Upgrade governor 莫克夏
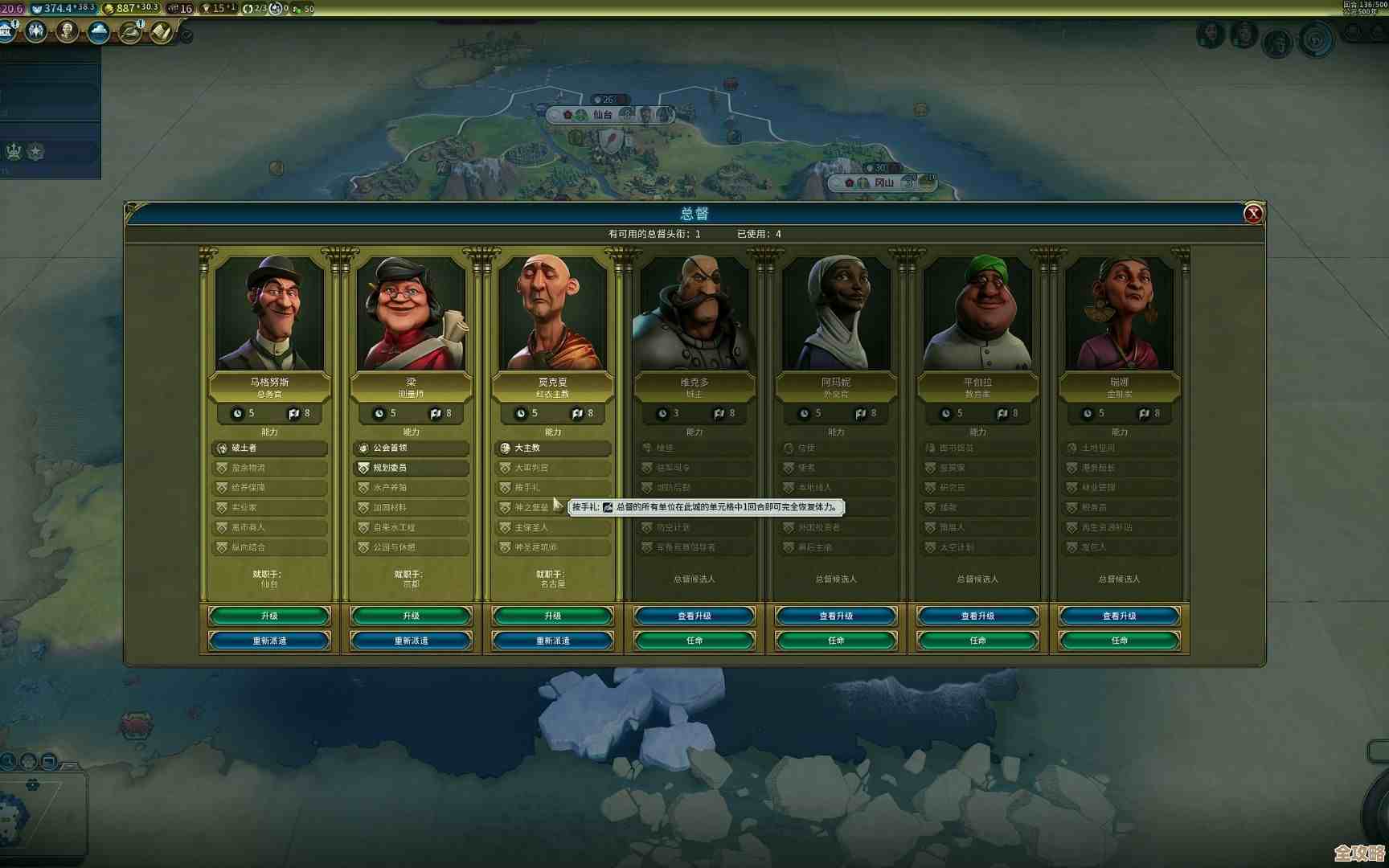The height and width of the screenshot is (868, 1389). pos(552,616)
